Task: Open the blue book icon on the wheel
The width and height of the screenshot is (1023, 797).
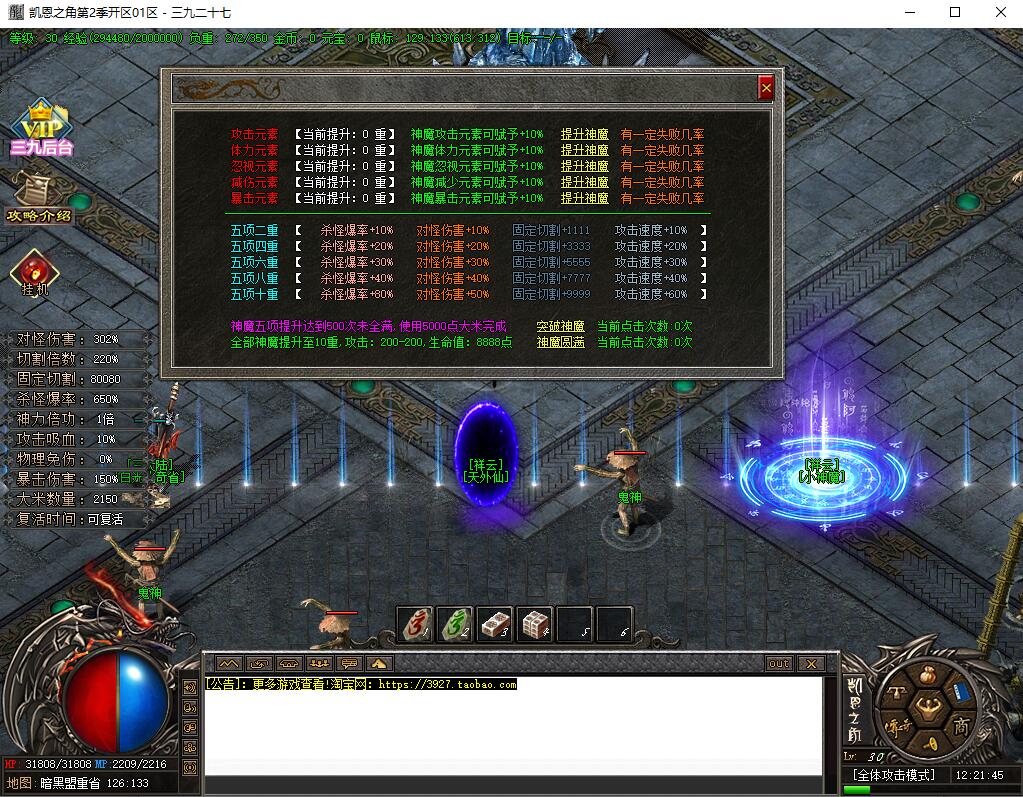Action: point(961,692)
